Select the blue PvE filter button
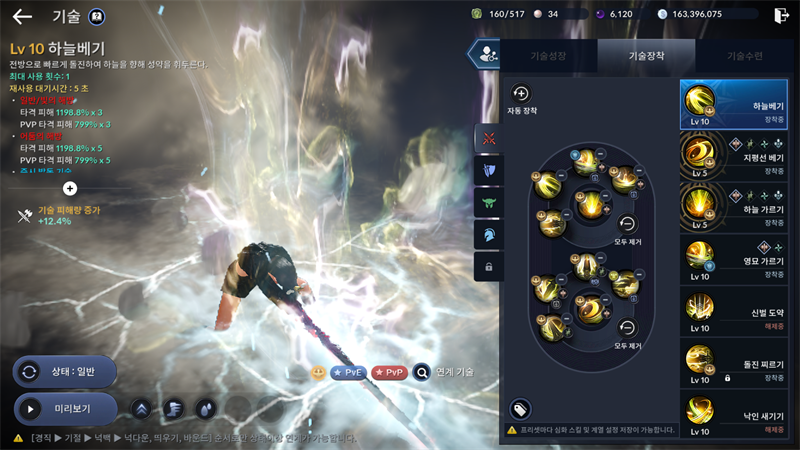 [348, 372]
